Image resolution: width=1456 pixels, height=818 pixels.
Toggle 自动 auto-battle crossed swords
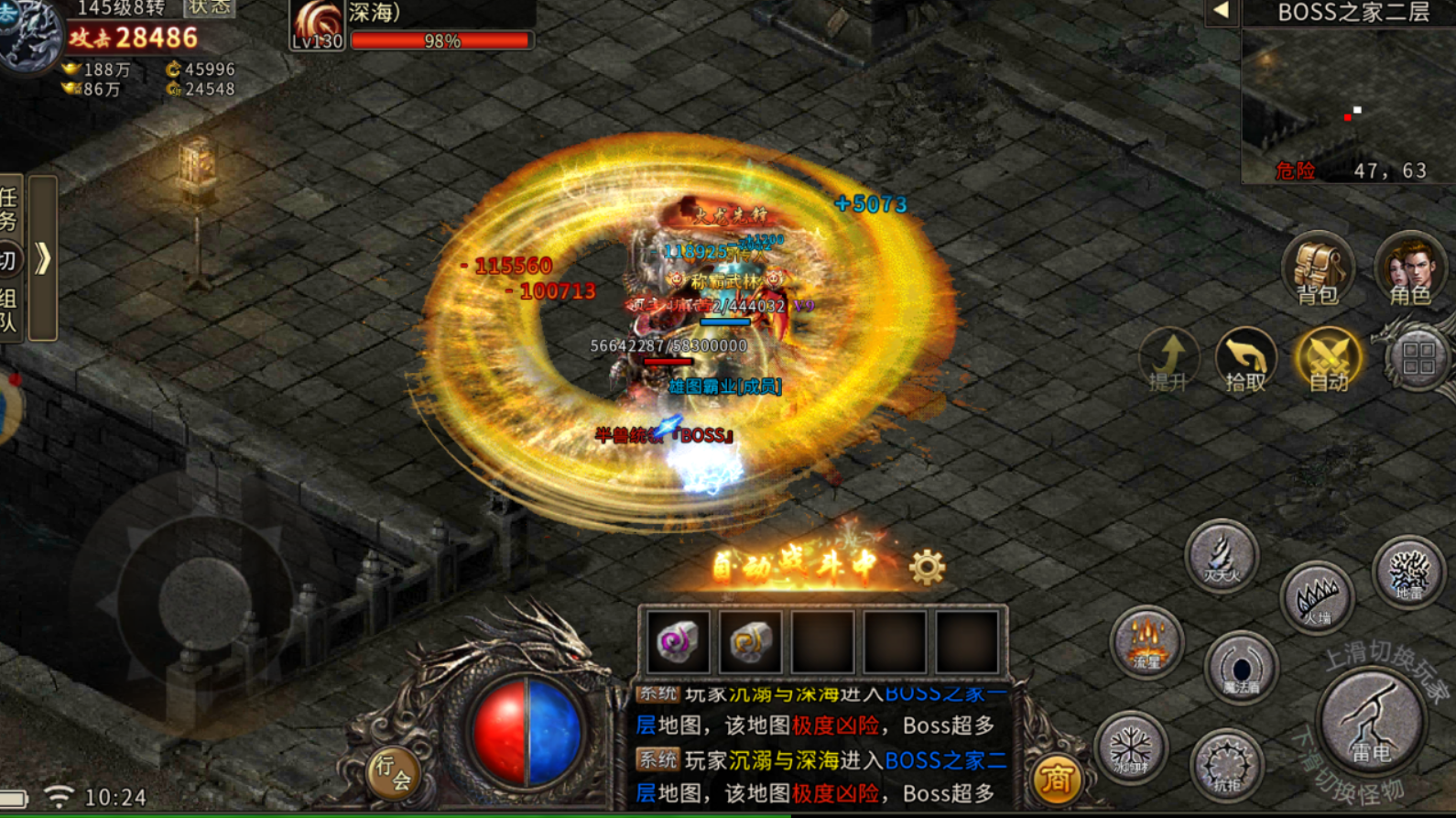(1328, 359)
